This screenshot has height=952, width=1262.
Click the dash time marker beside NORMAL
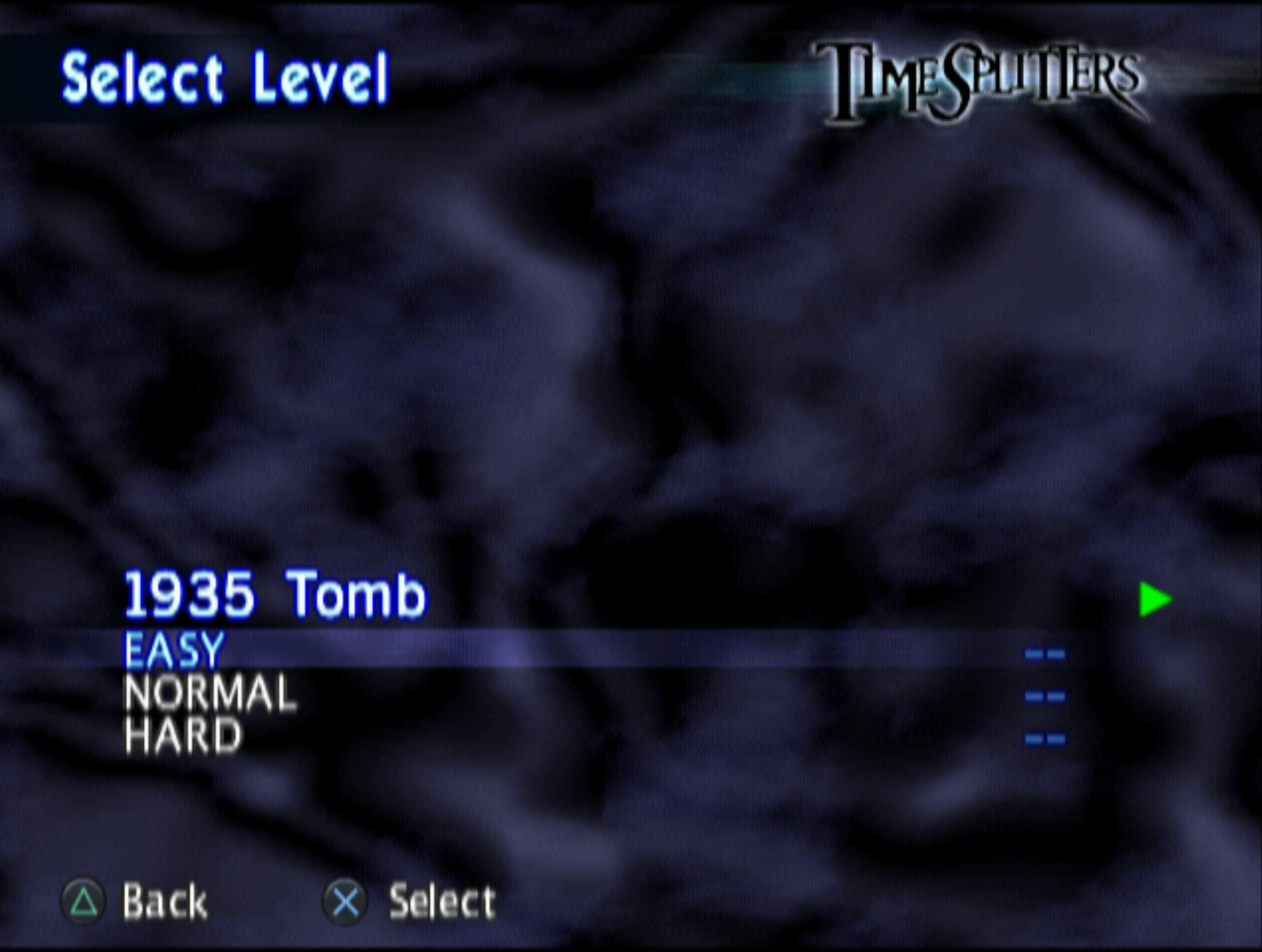(x=1046, y=696)
